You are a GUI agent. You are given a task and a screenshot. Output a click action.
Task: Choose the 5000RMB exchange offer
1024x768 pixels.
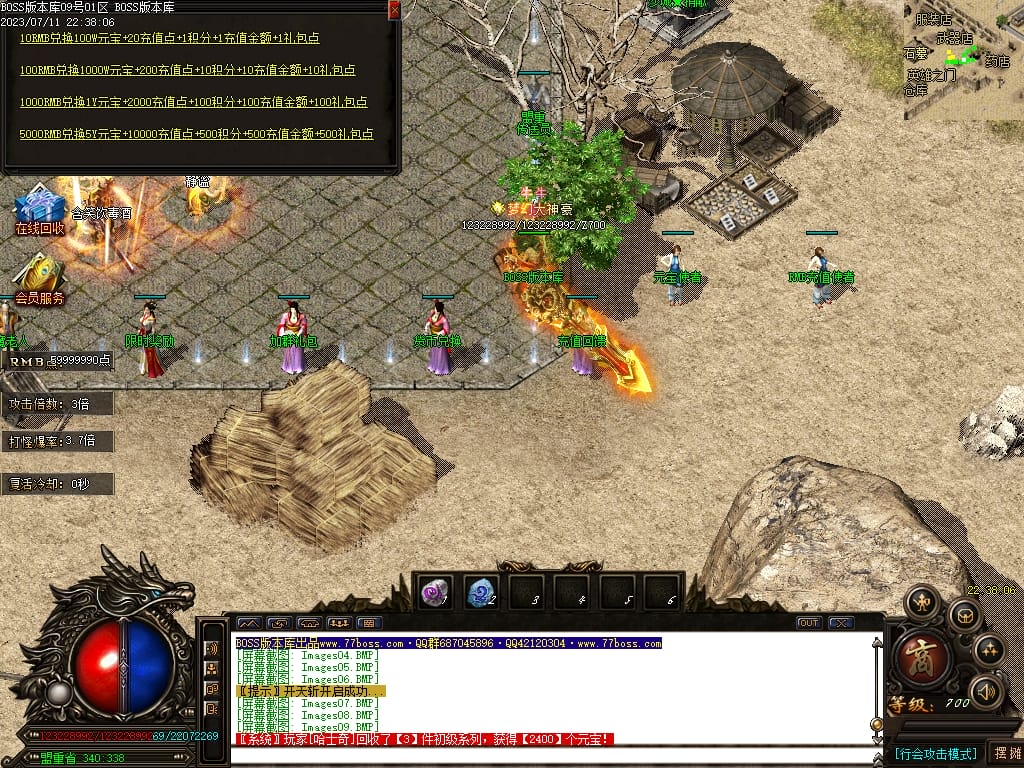click(196, 134)
